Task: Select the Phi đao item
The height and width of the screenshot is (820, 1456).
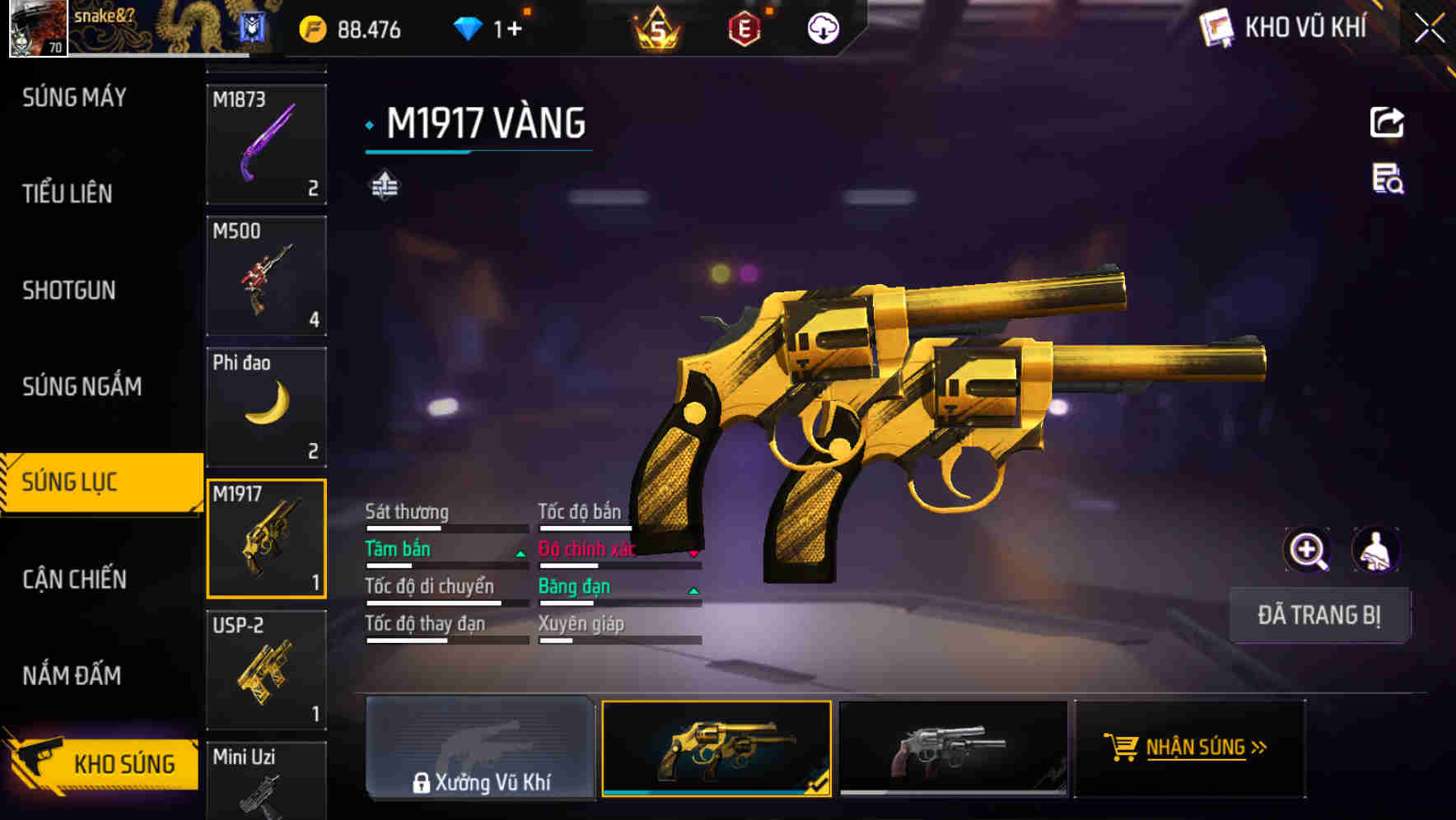Action: (x=266, y=405)
